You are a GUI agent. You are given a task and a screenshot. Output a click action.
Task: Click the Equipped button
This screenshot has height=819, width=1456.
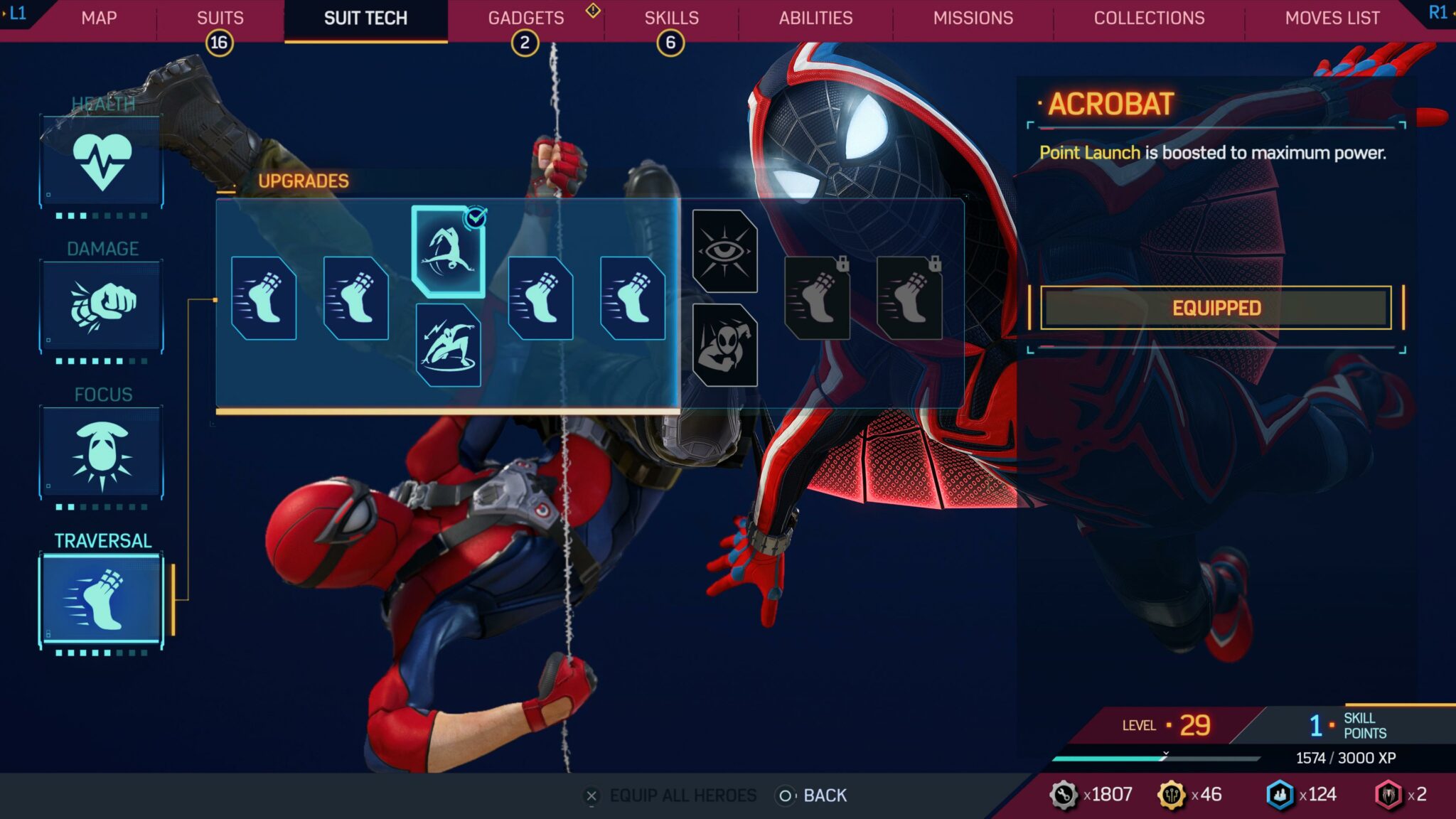[1215, 308]
